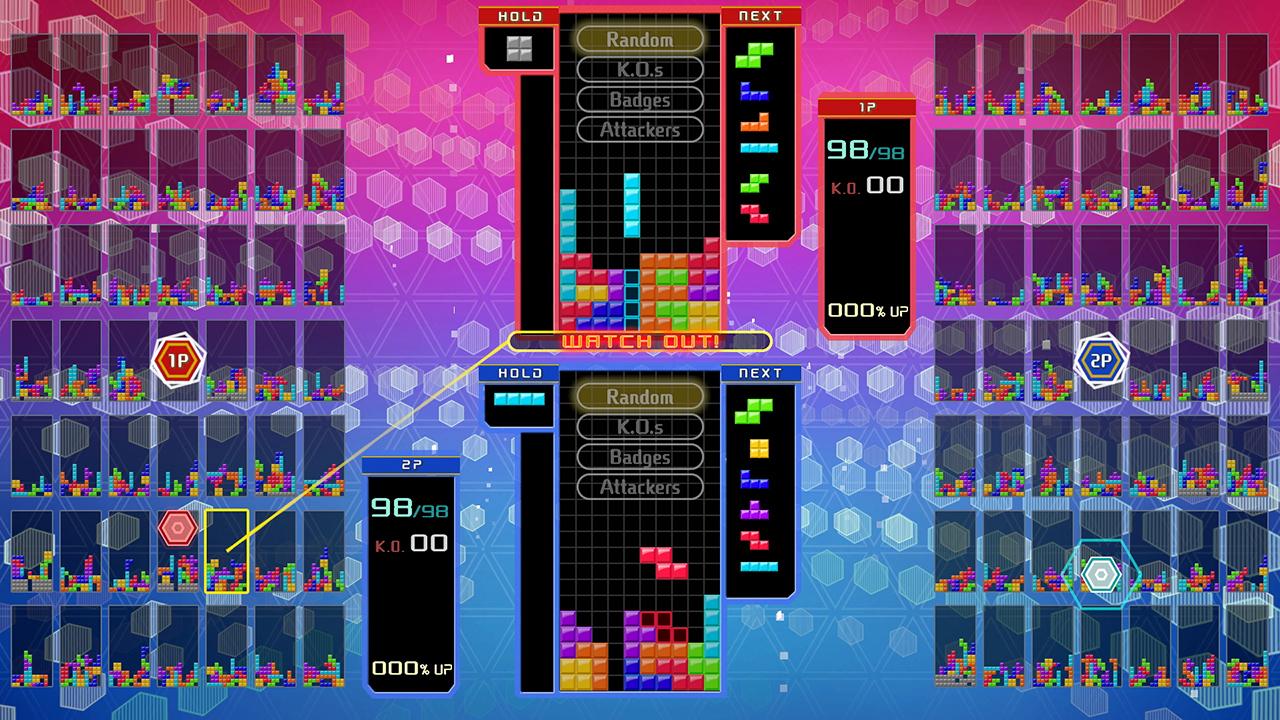
Task: Click the 2P stats panel header tab
Action: [x=411, y=464]
